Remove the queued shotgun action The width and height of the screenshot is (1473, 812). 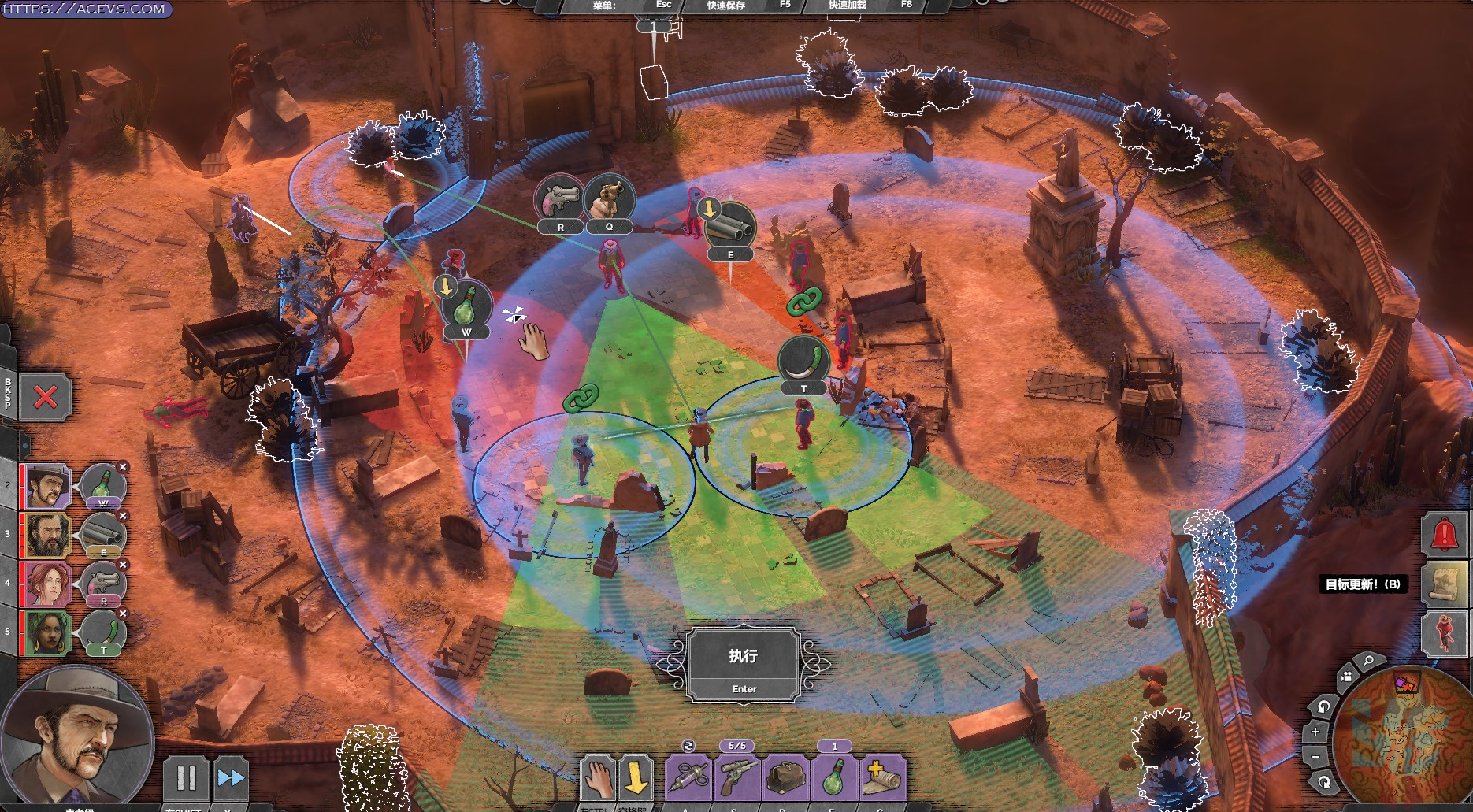(123, 517)
